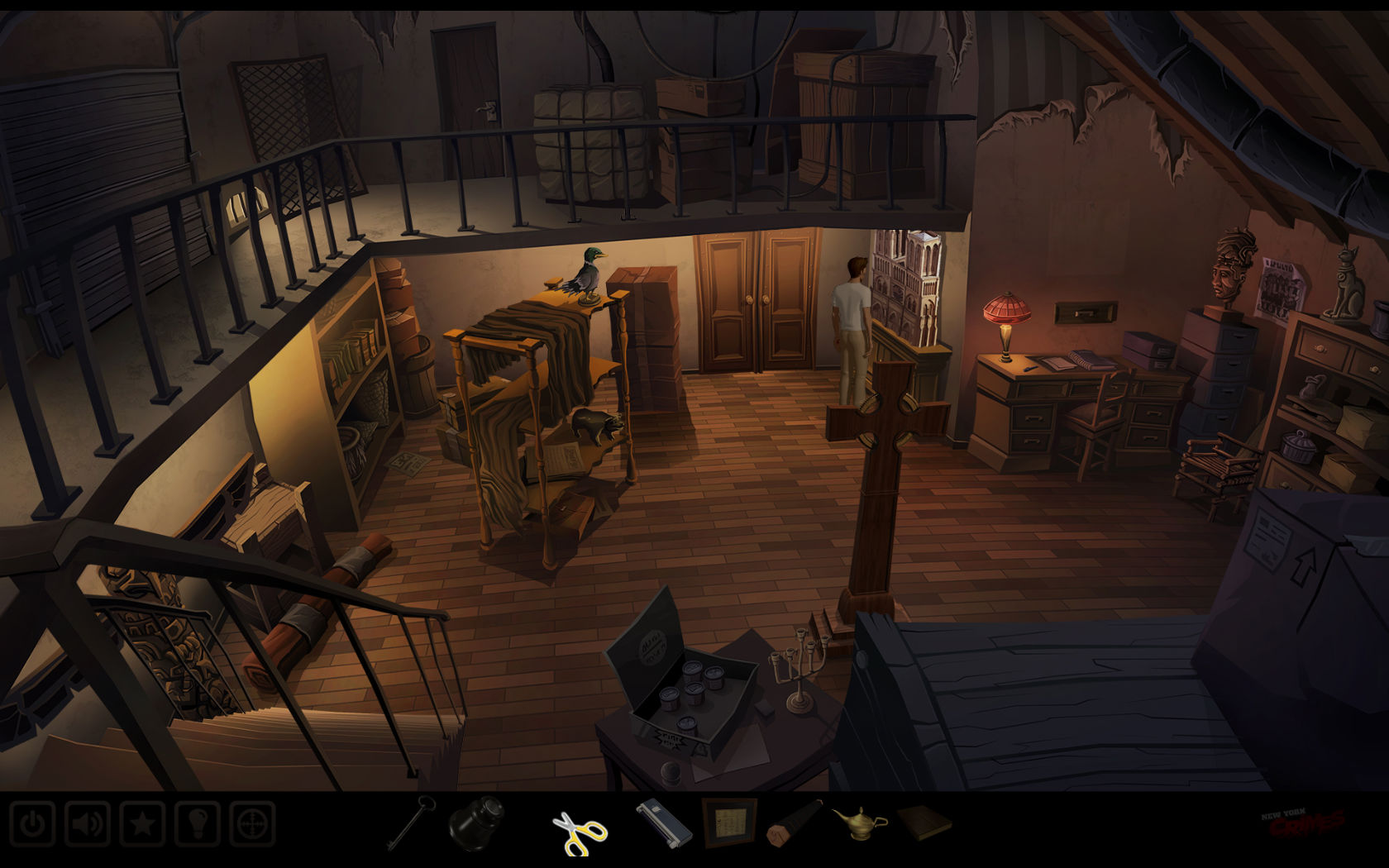Image resolution: width=1389 pixels, height=868 pixels.
Task: Click the power quit button
Action: coord(32,824)
